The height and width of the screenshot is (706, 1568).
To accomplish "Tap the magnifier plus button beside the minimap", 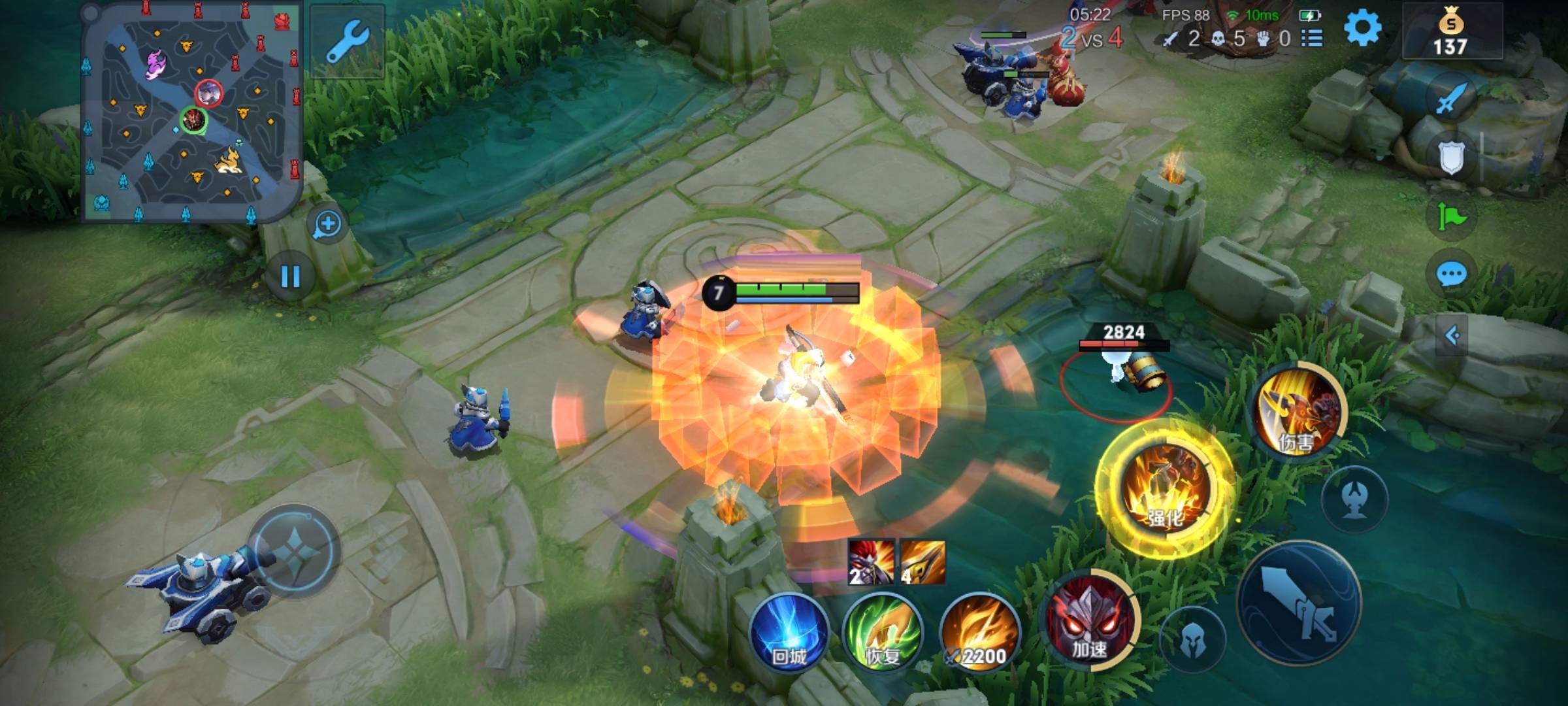I will pos(327,225).
